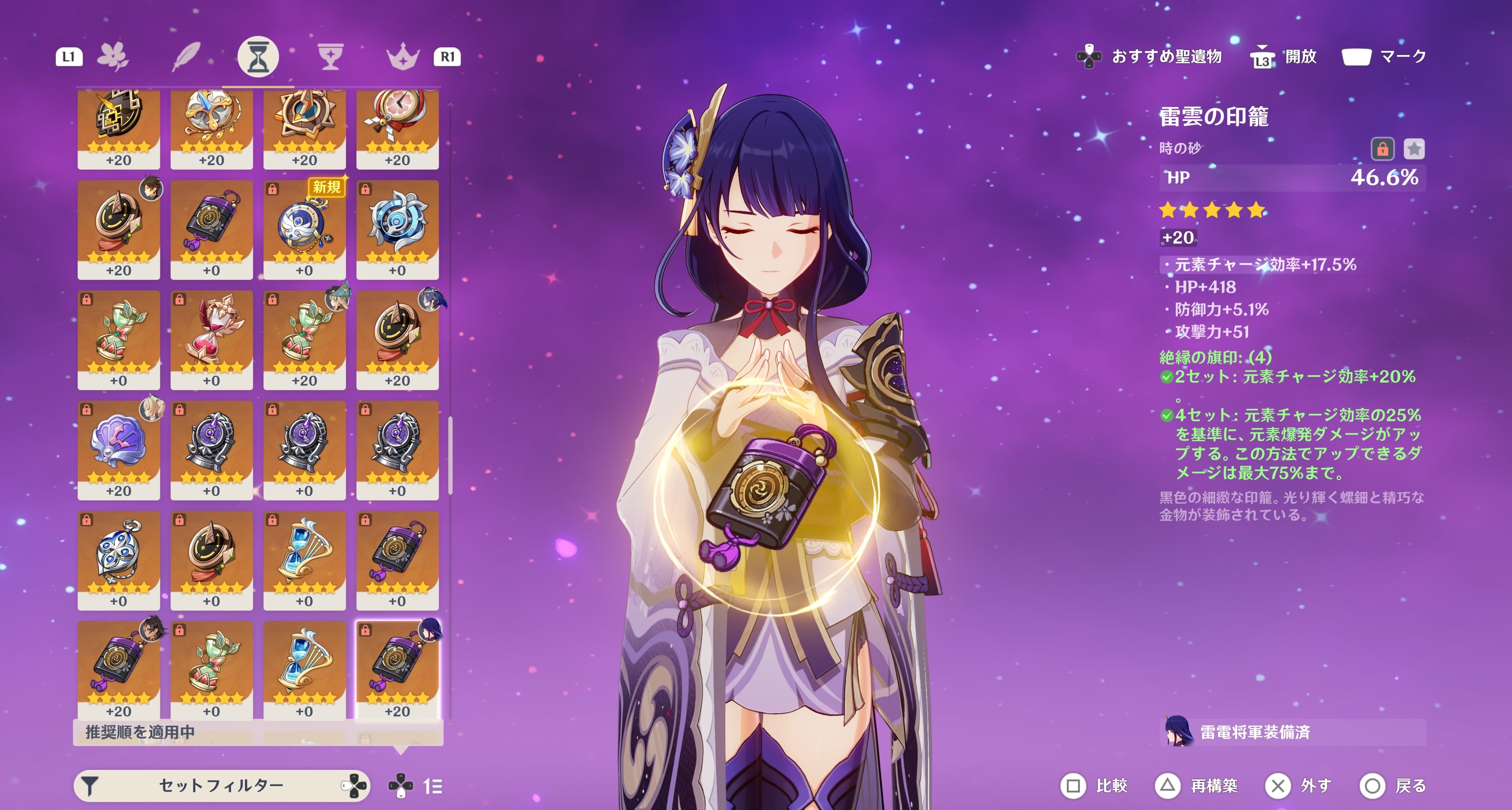Switch to the flower artifact tab
This screenshot has height=810, width=1512.
coord(113,57)
